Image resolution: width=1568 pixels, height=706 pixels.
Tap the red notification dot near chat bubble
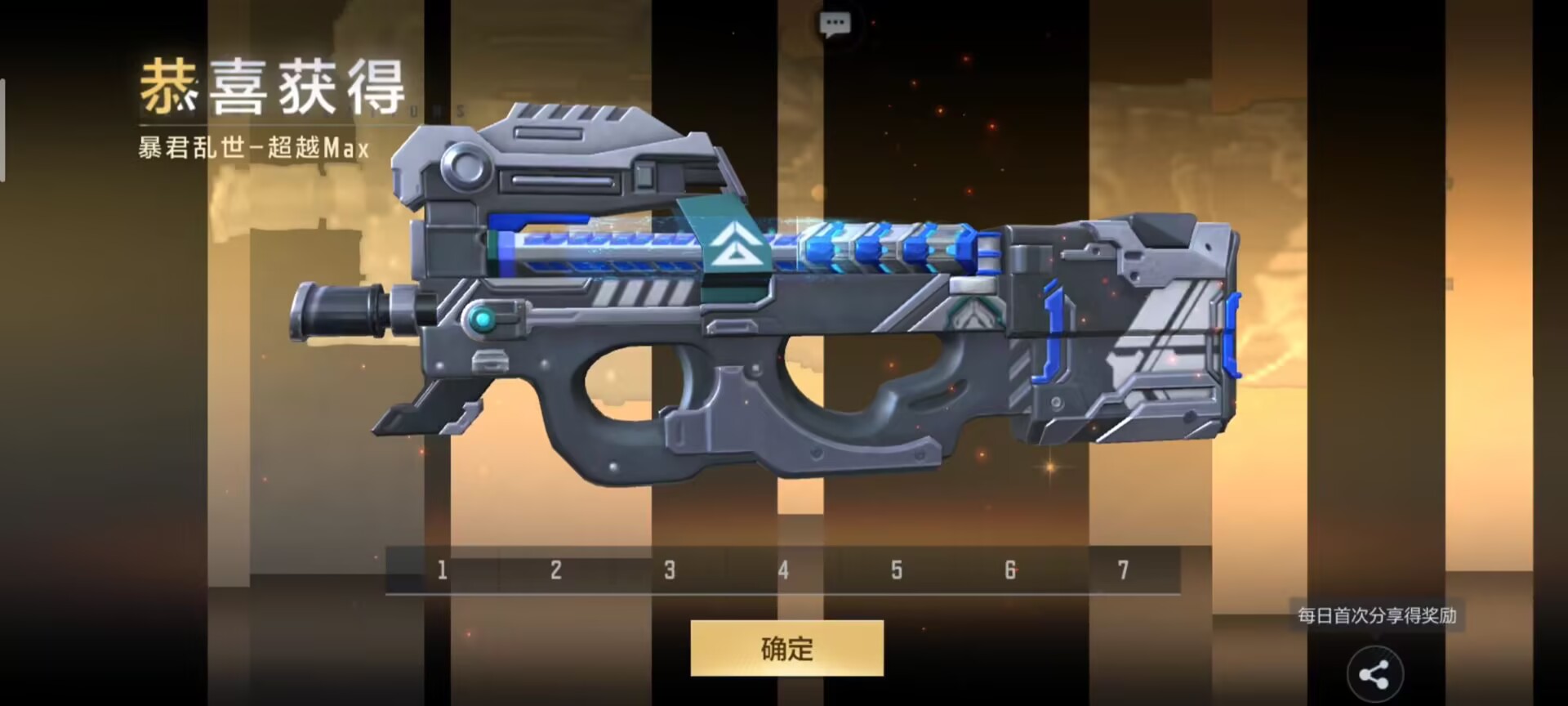872,23
